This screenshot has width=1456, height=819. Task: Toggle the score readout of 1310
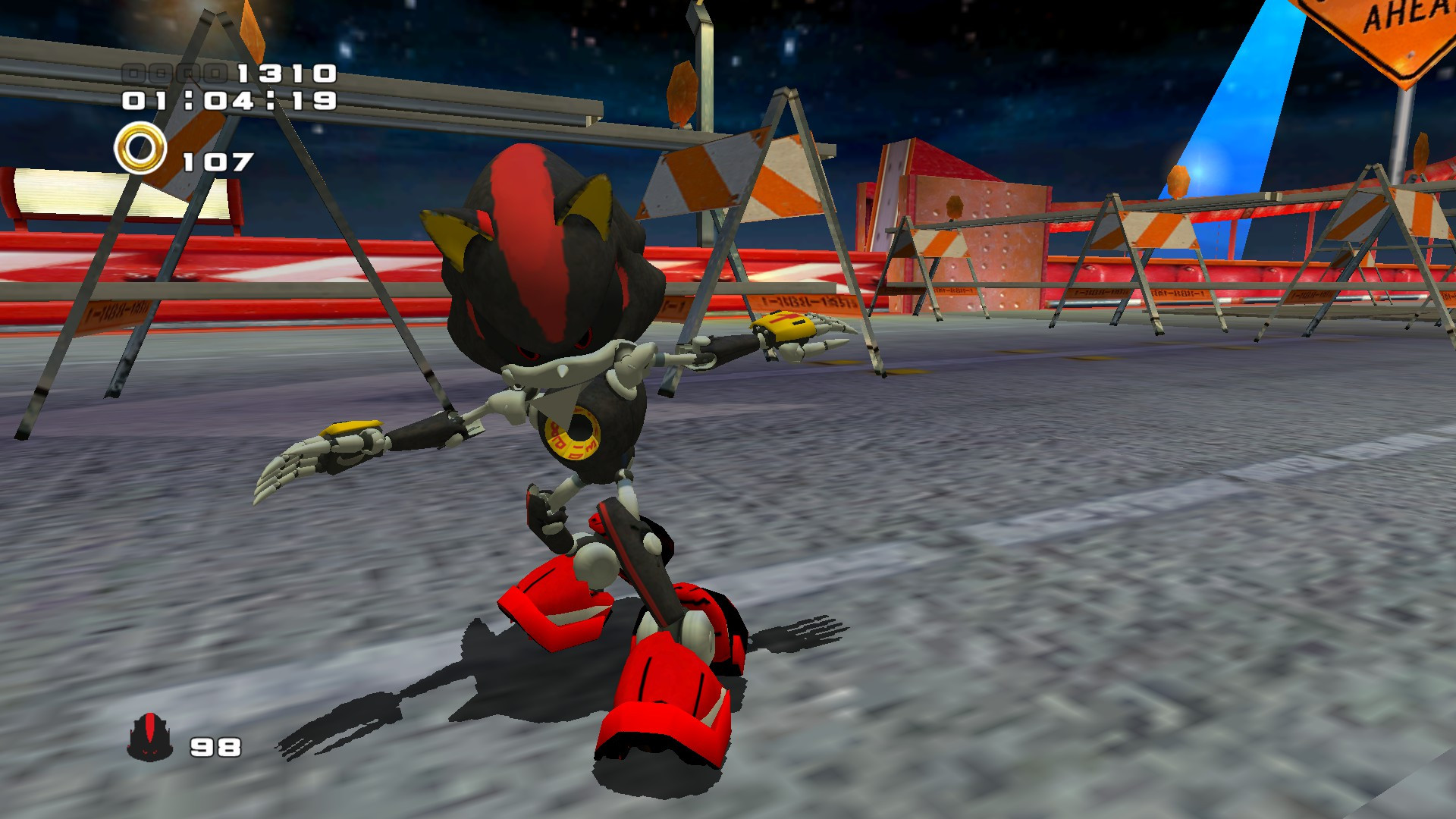pos(286,74)
